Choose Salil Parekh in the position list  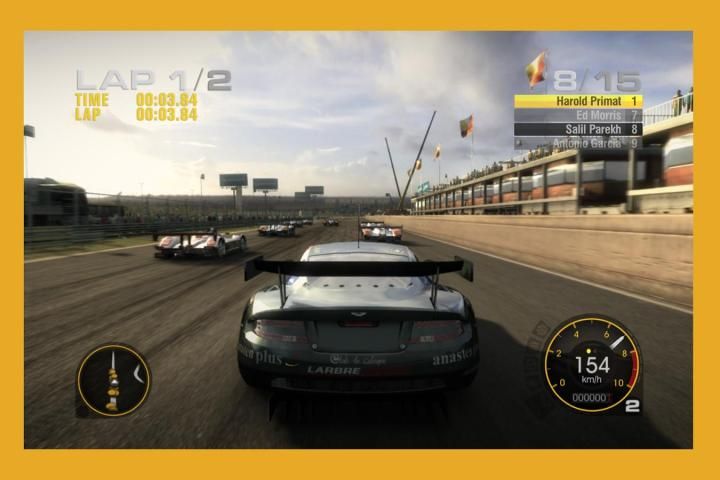tap(578, 129)
